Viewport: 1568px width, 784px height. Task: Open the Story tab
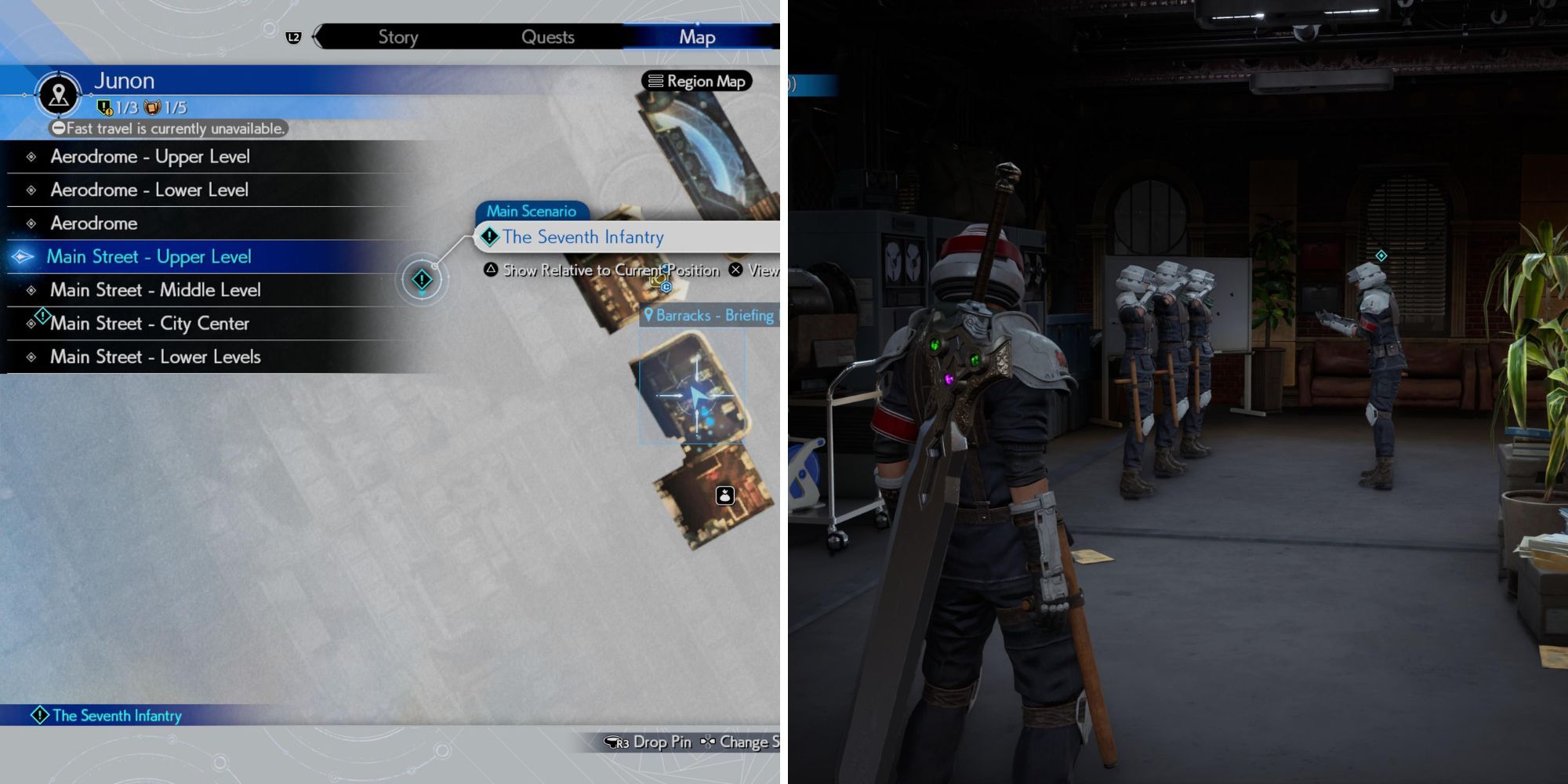[398, 36]
